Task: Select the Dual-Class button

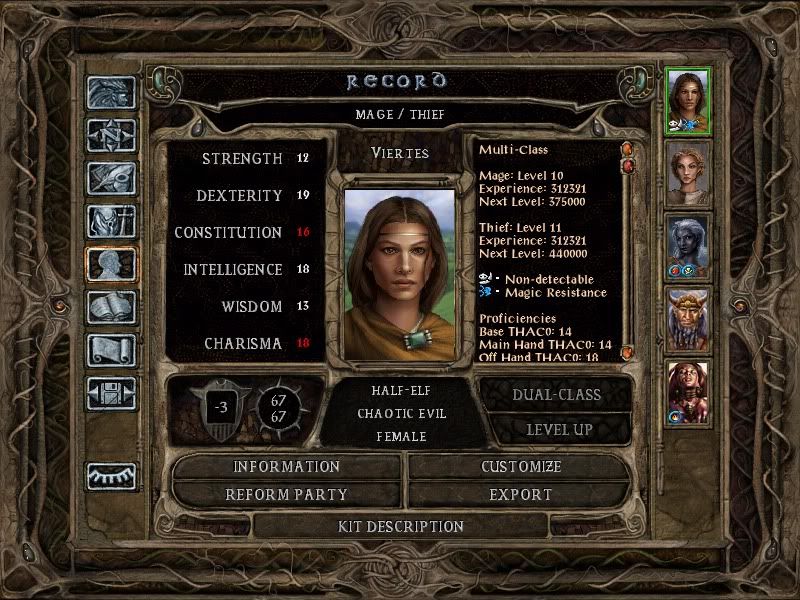Action: tap(556, 394)
